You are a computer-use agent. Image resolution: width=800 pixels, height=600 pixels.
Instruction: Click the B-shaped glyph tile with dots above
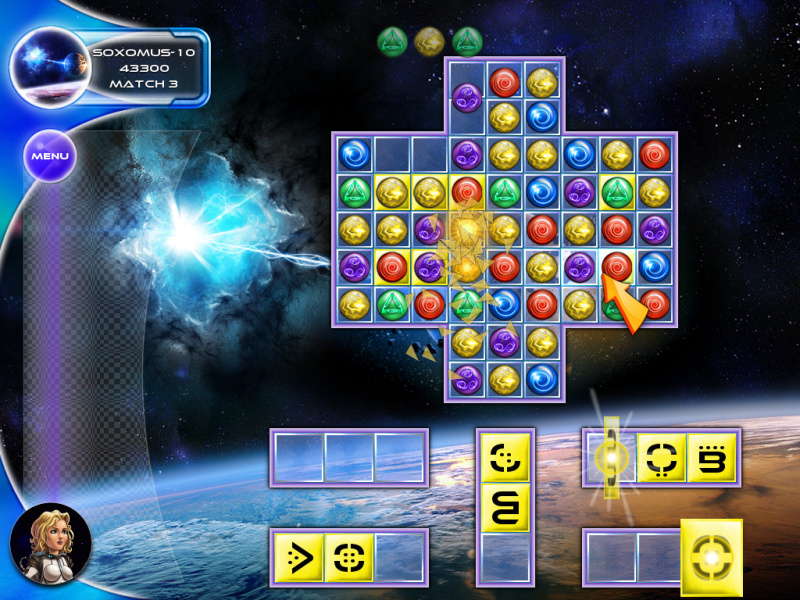711,458
